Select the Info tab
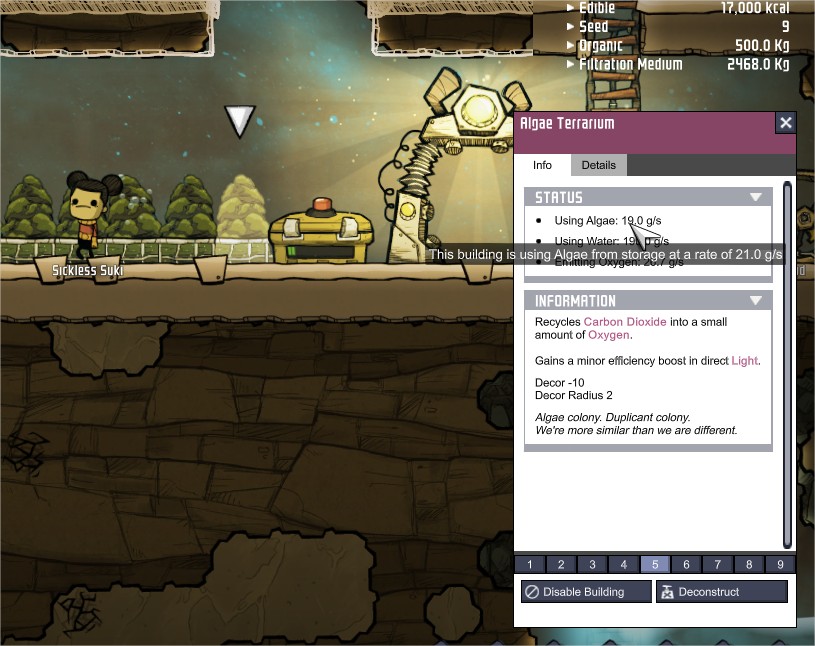815x646 pixels. tap(542, 165)
